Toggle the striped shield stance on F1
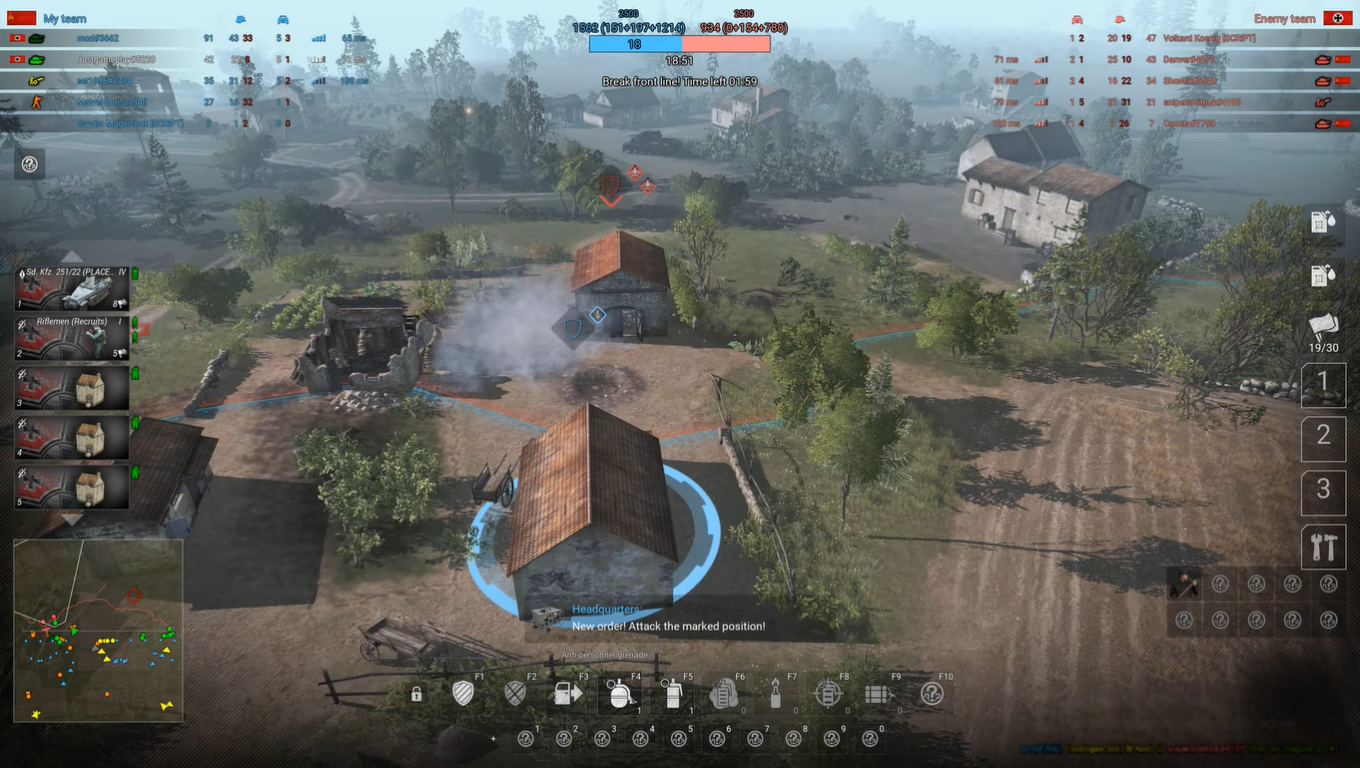Image resolution: width=1360 pixels, height=768 pixels. pos(462,692)
